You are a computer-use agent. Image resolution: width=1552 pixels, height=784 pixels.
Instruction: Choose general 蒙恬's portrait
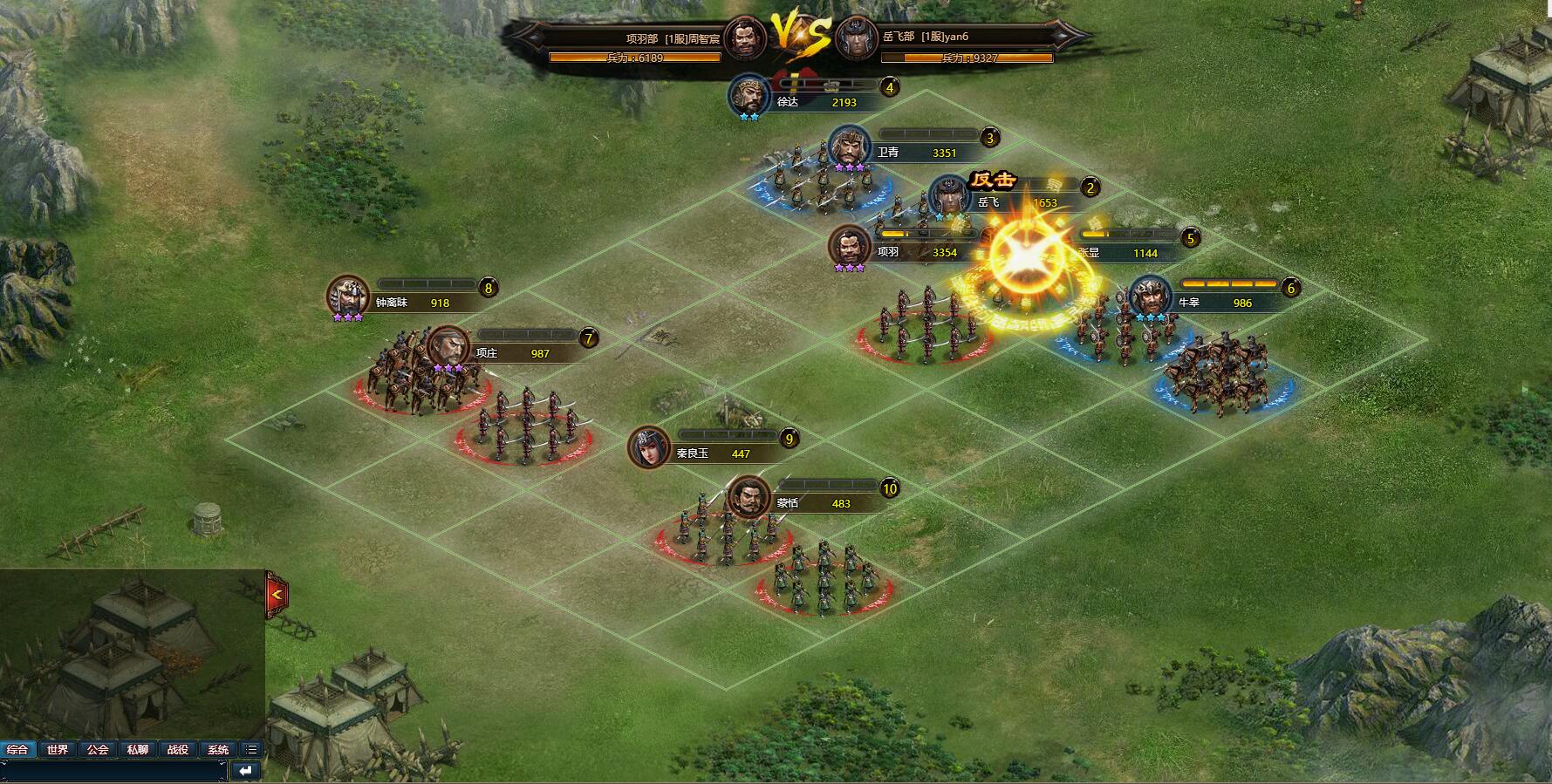749,497
